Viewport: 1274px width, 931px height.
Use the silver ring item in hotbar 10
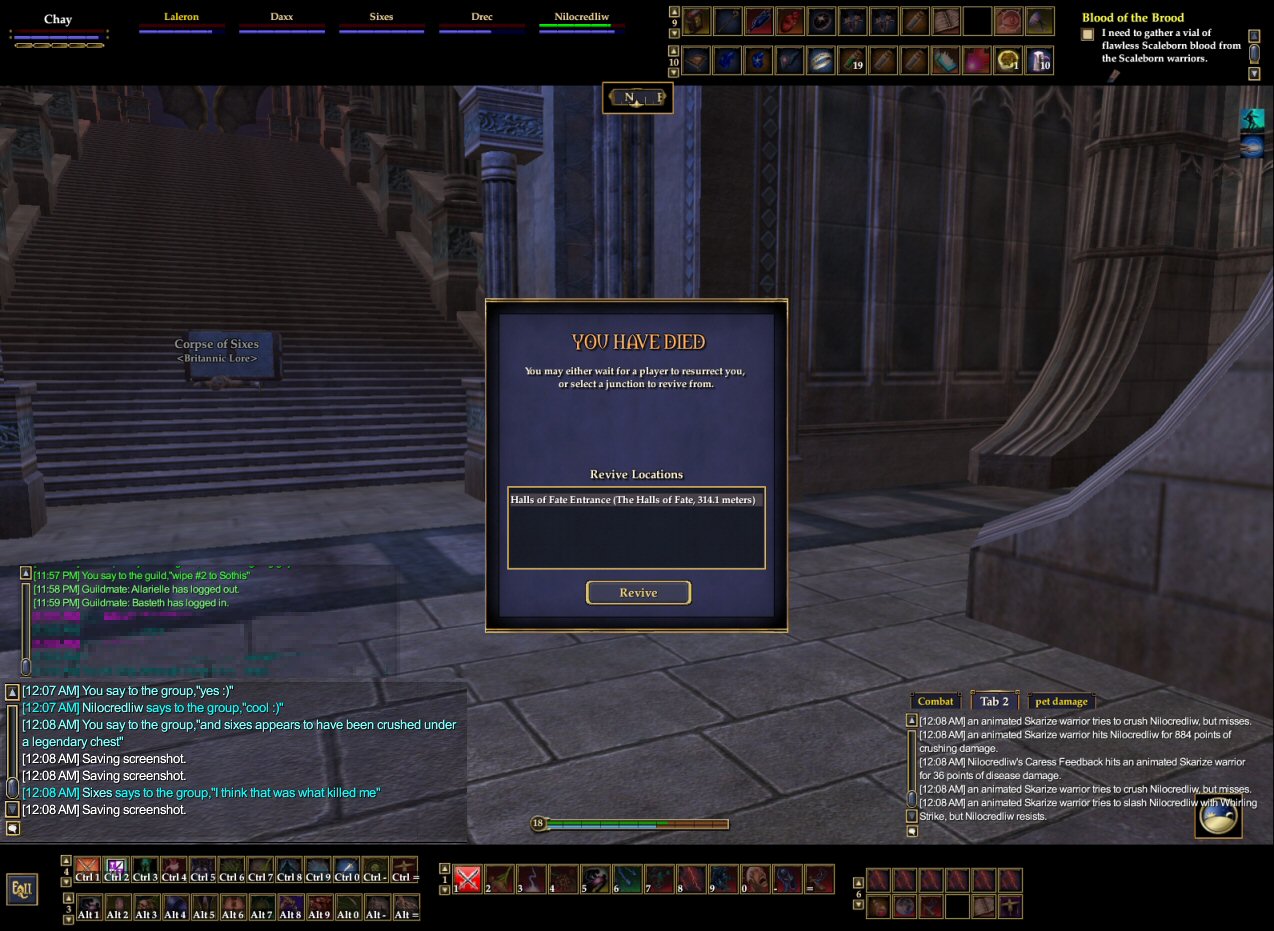pyautogui.click(x=821, y=61)
